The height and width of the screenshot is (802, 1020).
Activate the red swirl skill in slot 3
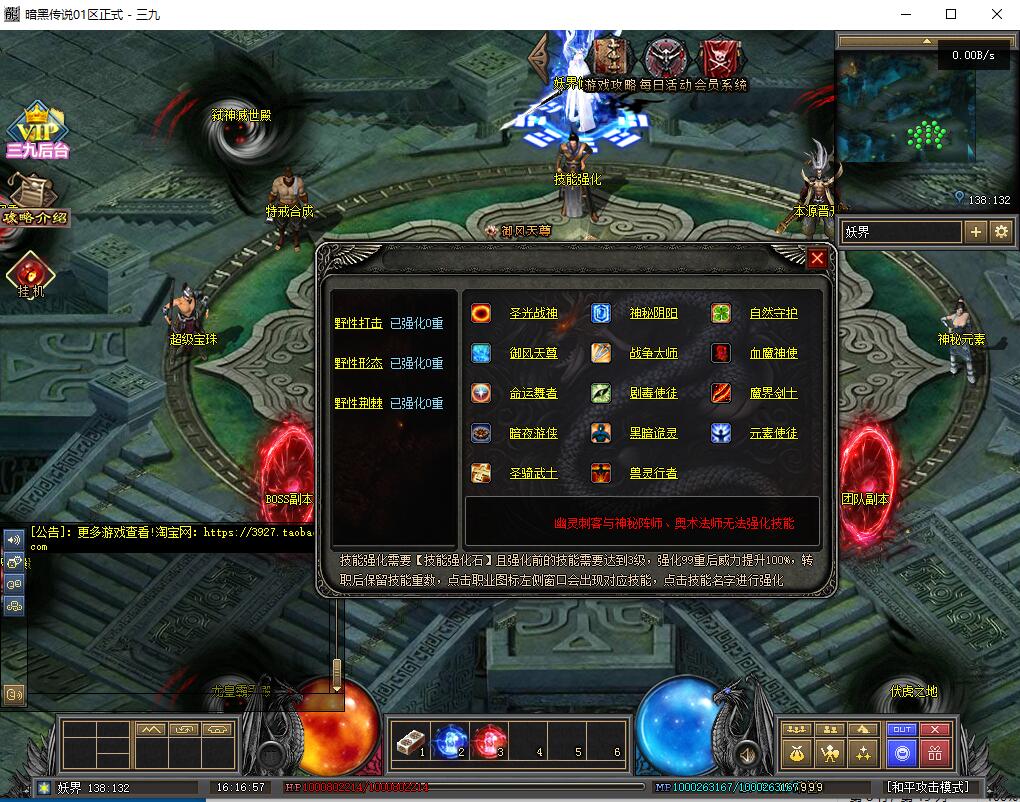[489, 742]
